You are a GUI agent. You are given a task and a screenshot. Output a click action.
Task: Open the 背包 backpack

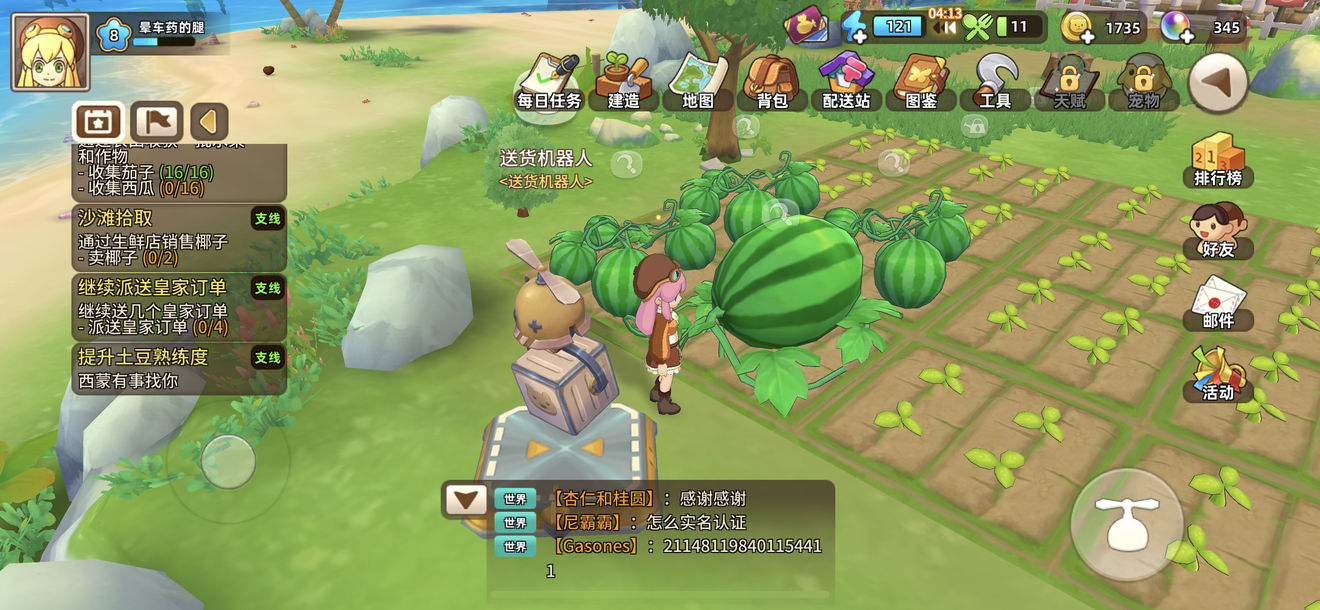[771, 81]
